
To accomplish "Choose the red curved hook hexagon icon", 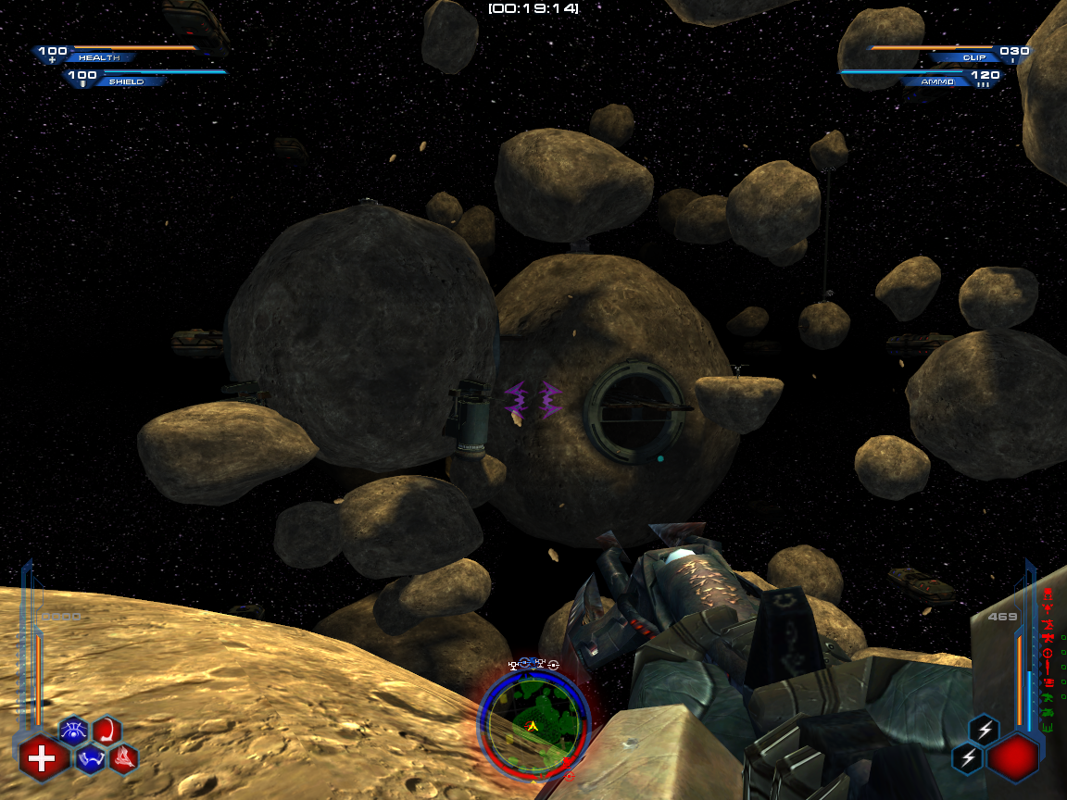I will [107, 732].
